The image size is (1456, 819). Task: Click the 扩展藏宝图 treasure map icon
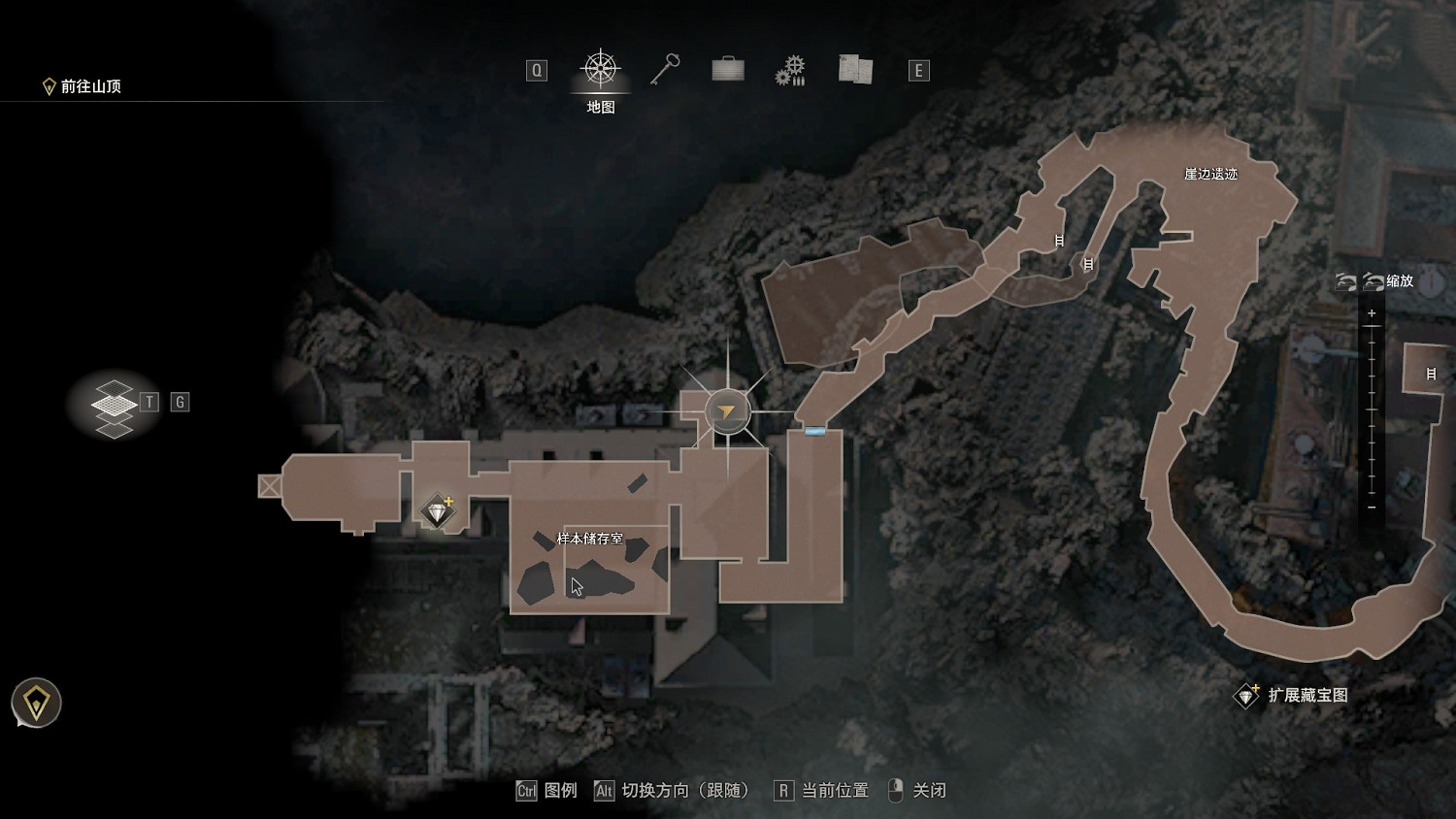[x=1247, y=696]
